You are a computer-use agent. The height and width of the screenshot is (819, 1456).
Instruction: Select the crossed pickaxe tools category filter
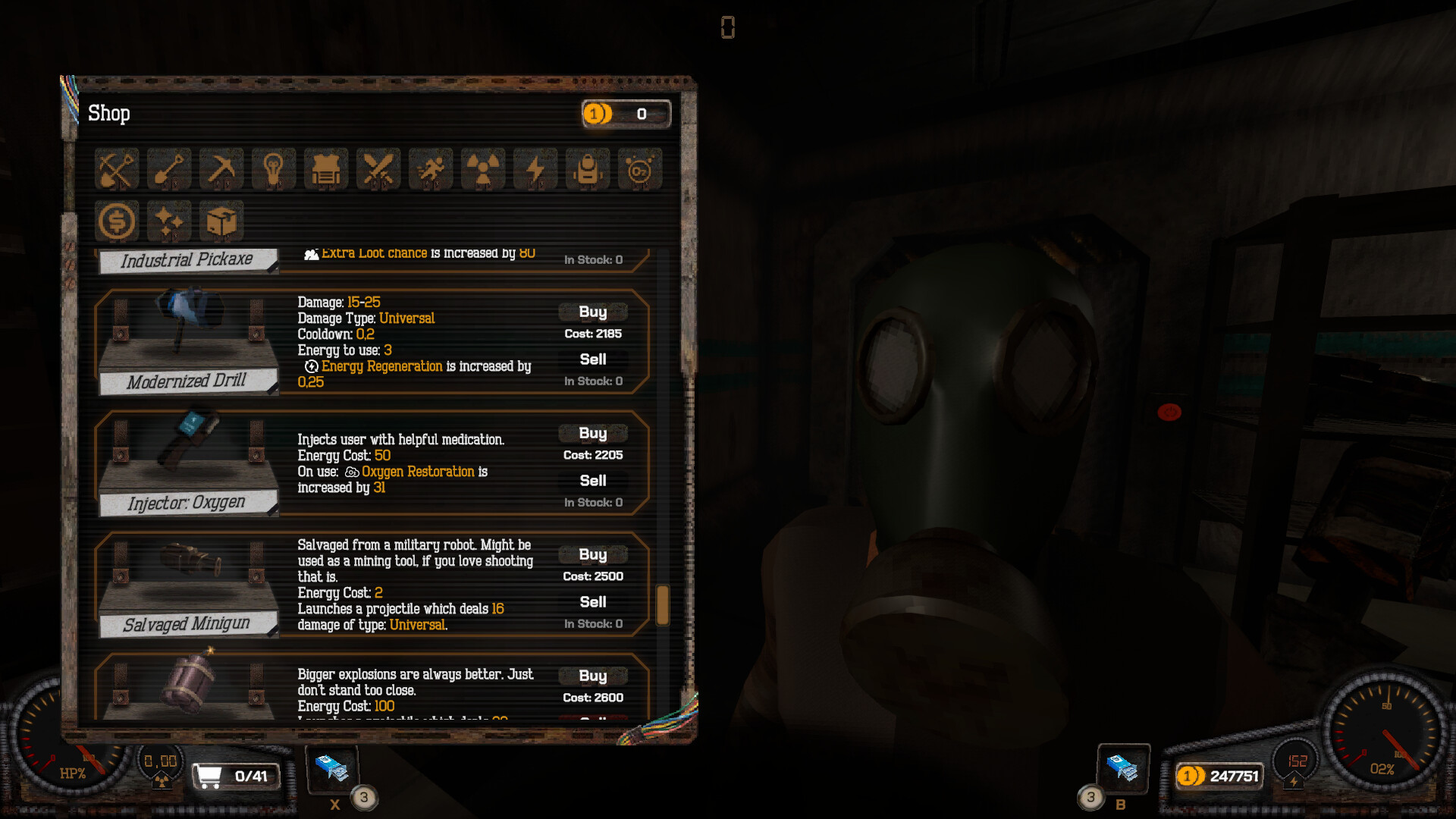coord(116,169)
